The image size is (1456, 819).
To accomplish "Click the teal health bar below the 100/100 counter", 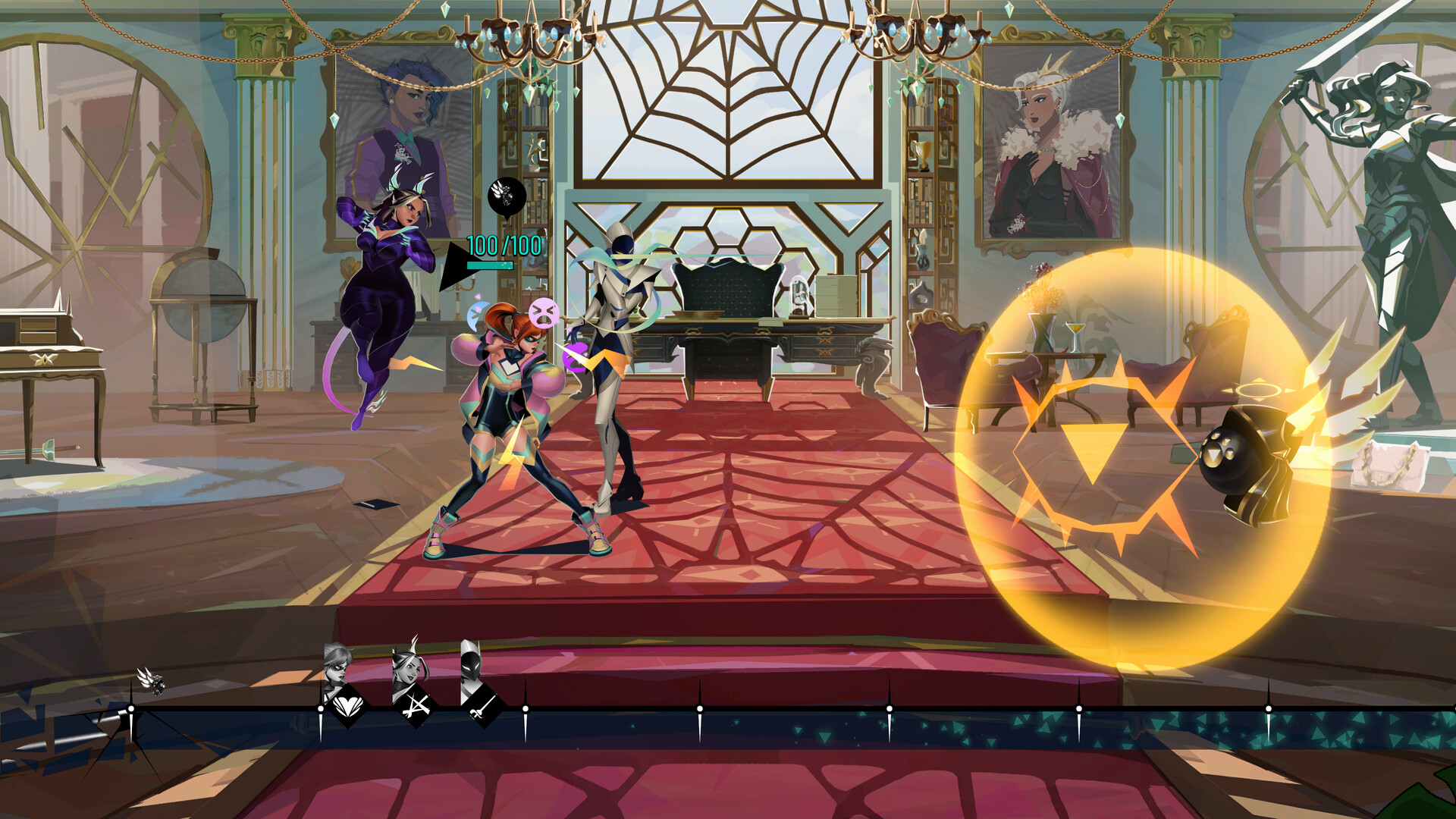I will click(490, 265).
